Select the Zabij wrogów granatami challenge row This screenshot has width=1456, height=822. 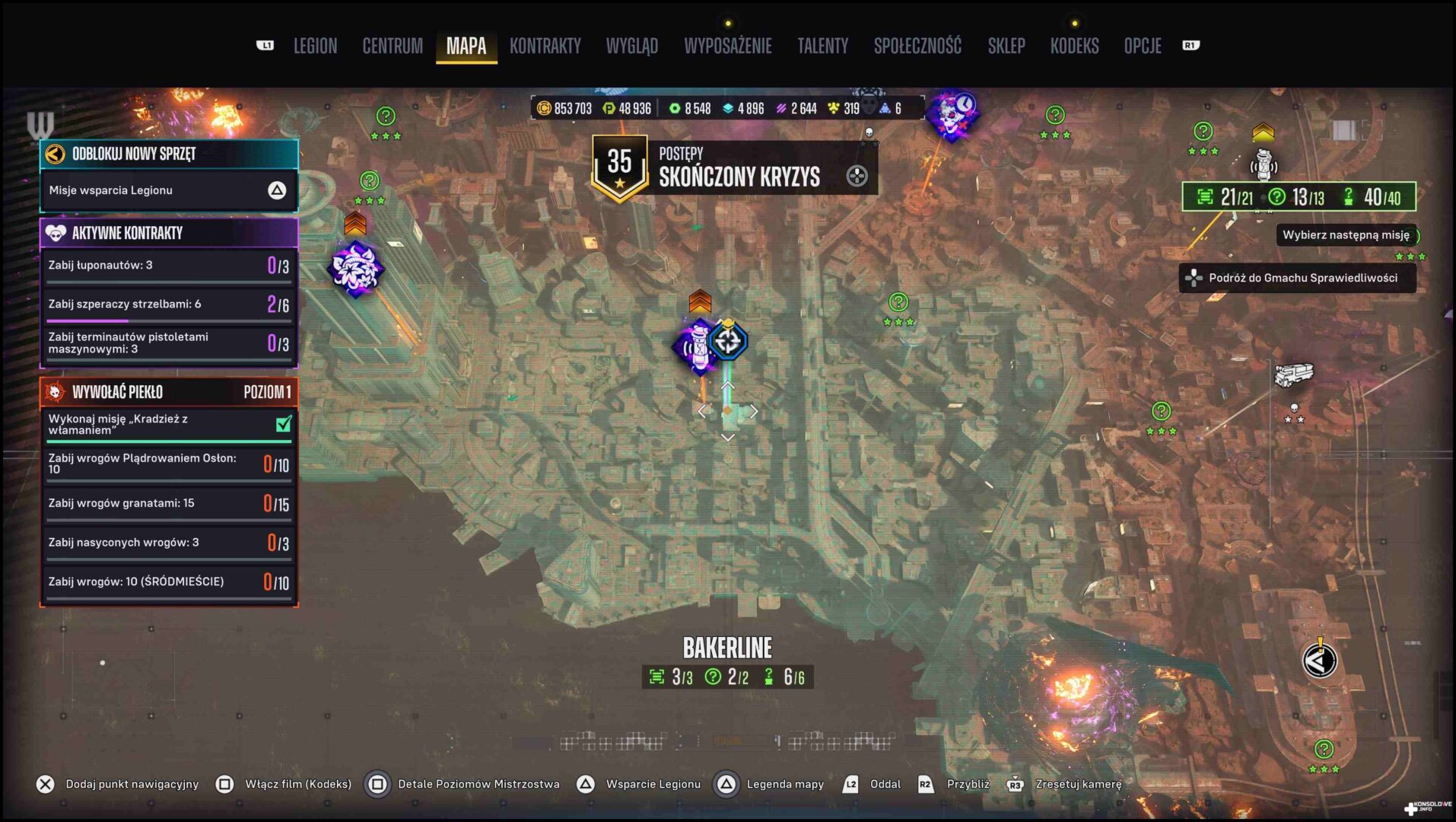[x=168, y=503]
